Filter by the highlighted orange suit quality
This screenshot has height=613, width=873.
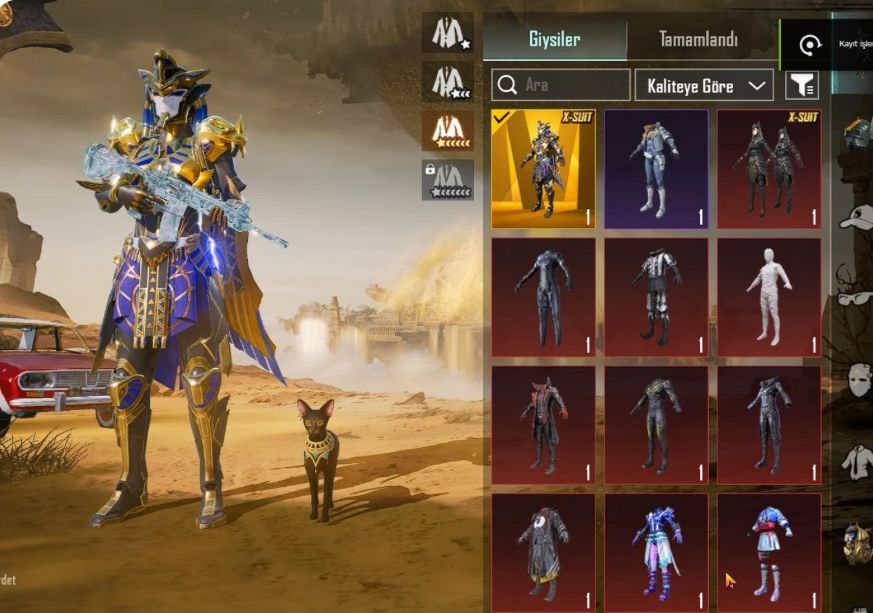coord(447,130)
